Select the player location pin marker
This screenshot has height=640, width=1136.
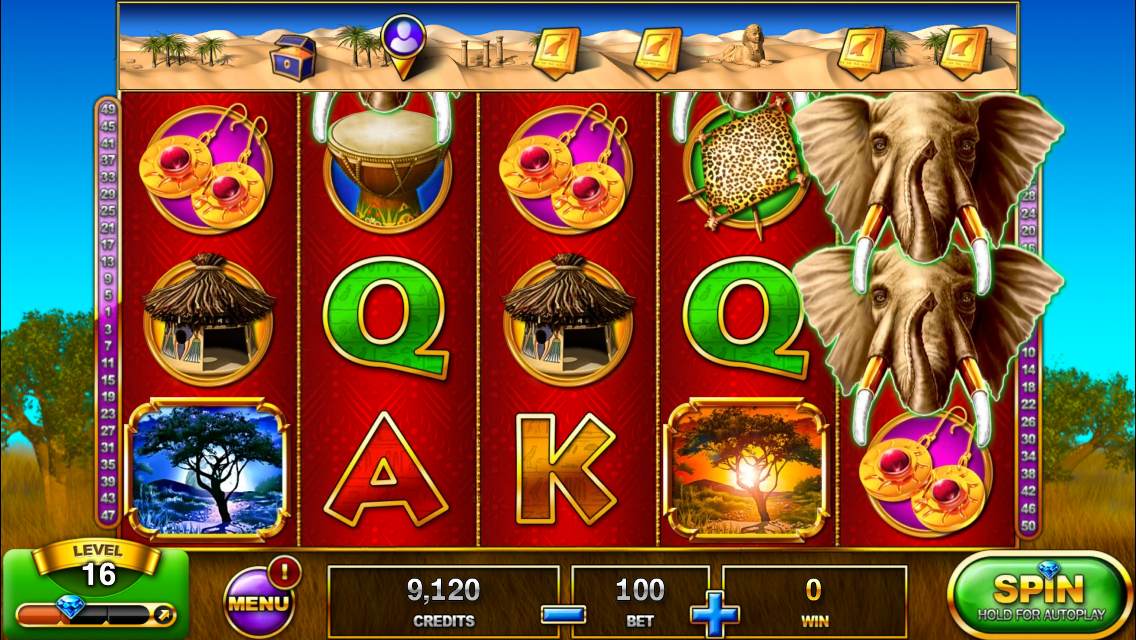point(403,42)
